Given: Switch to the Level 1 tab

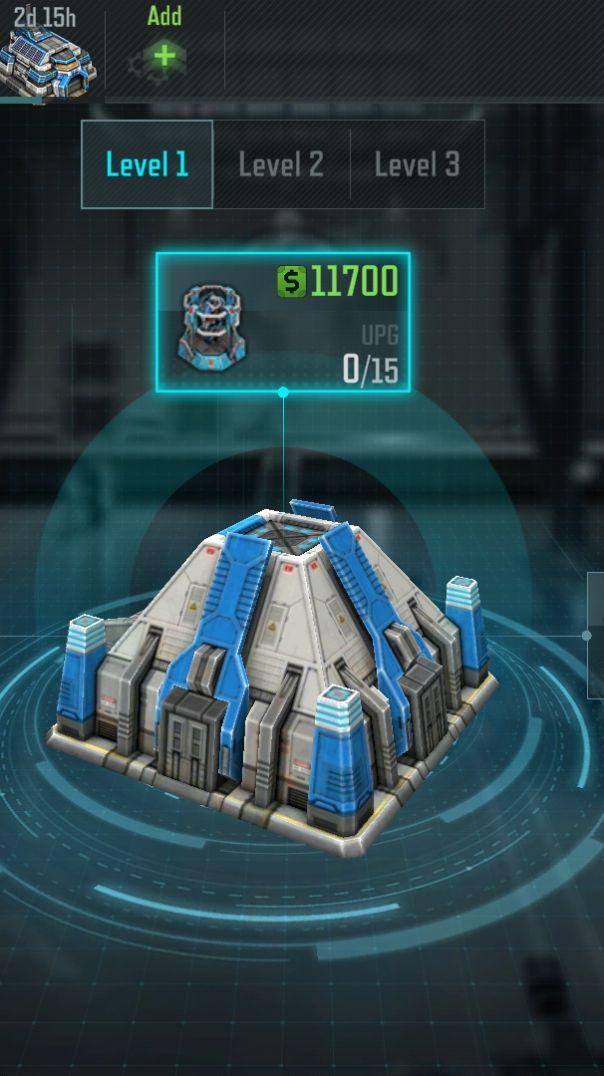Looking at the screenshot, I should click(147, 165).
